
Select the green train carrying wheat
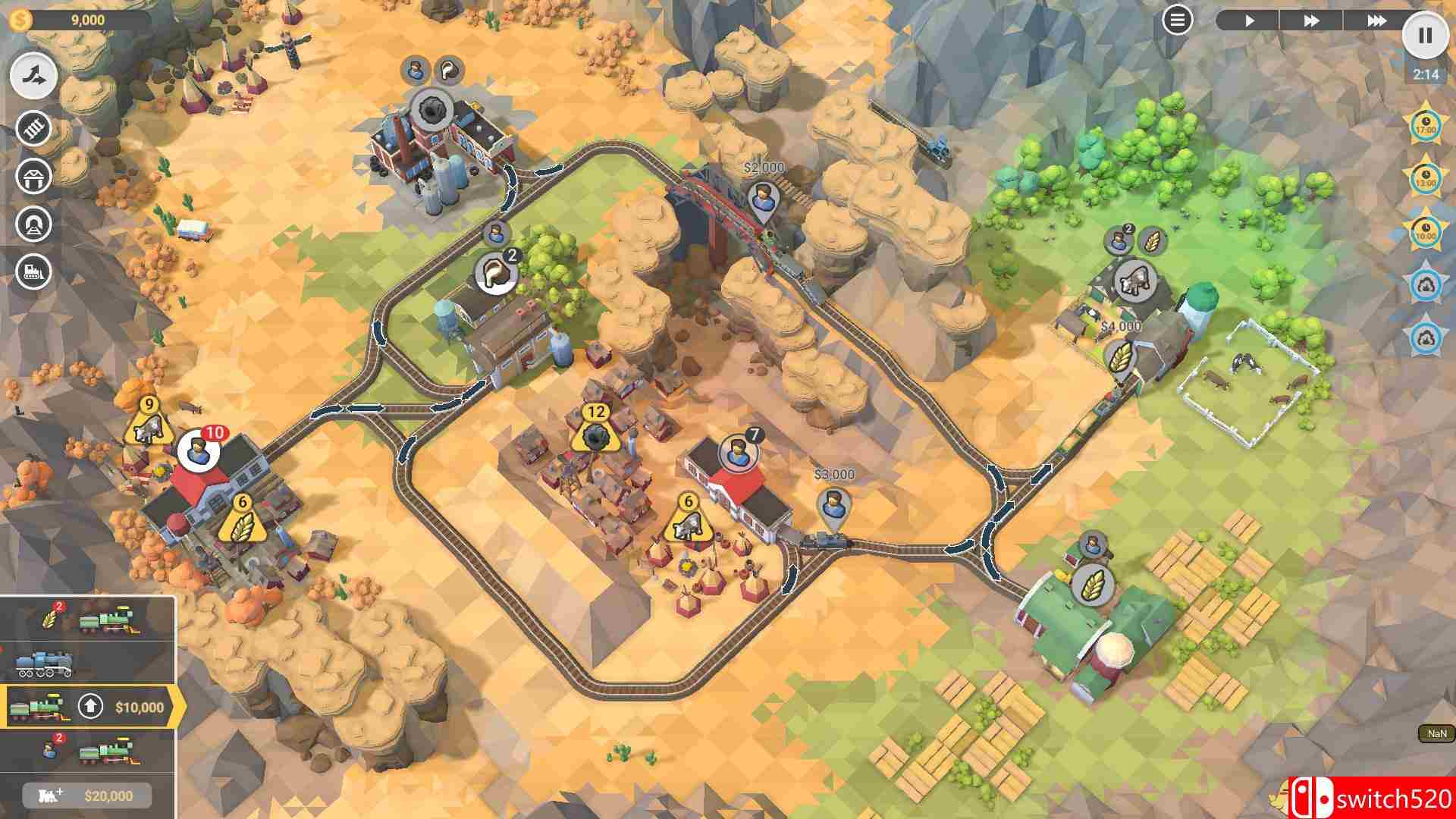coord(88,619)
